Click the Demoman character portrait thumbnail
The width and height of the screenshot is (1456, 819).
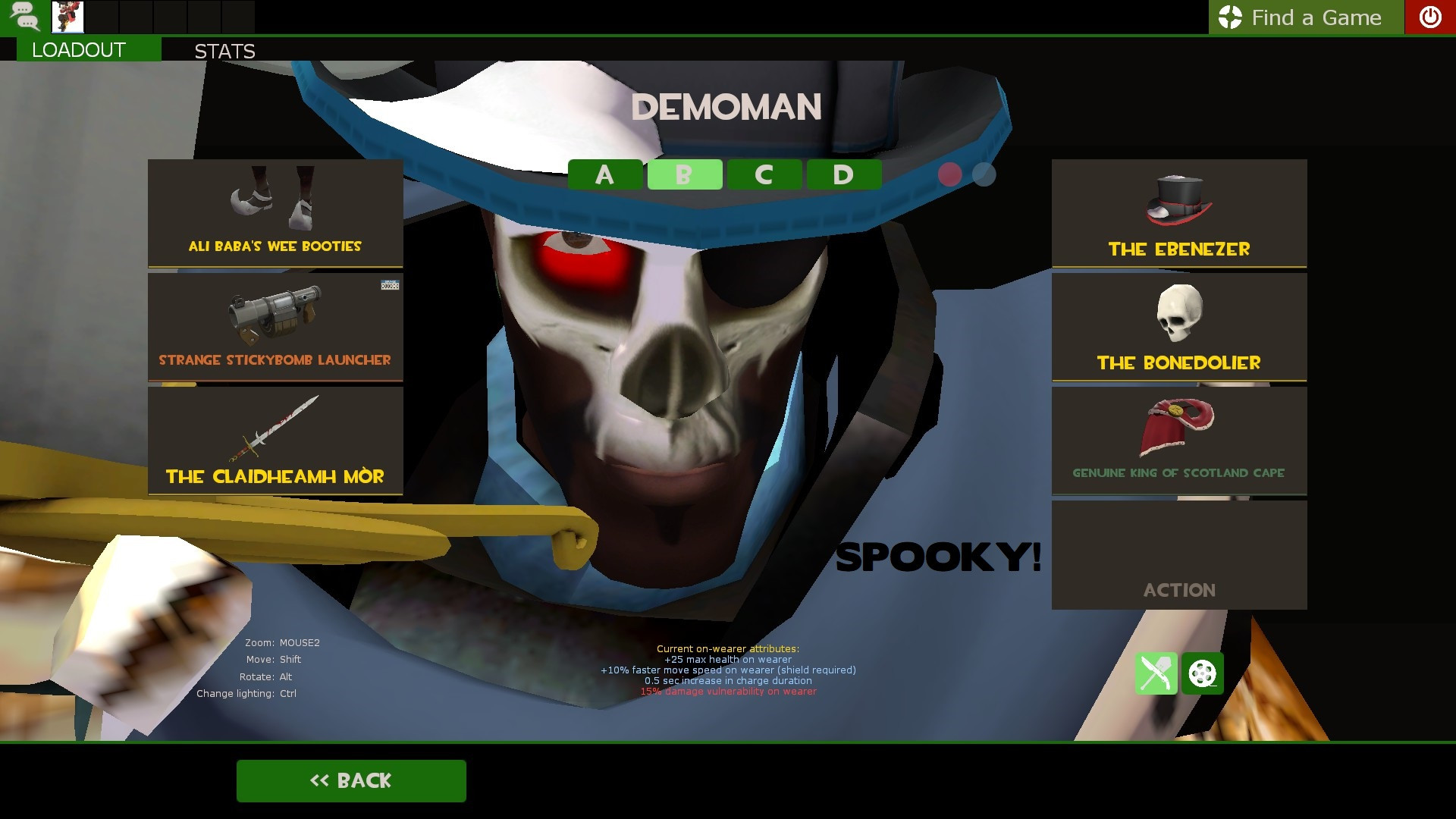coord(67,17)
